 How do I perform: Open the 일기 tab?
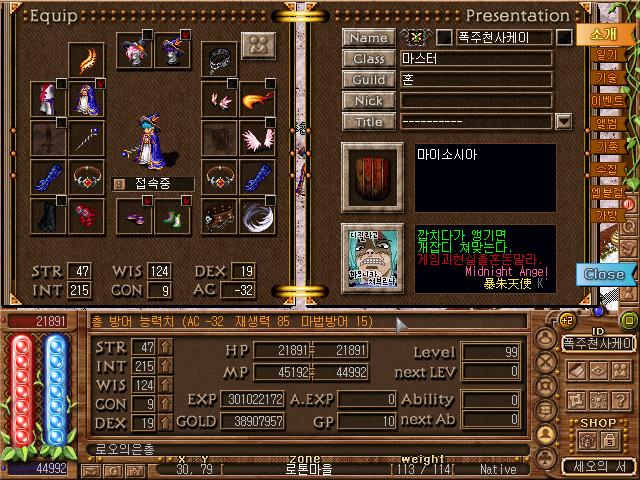608,55
